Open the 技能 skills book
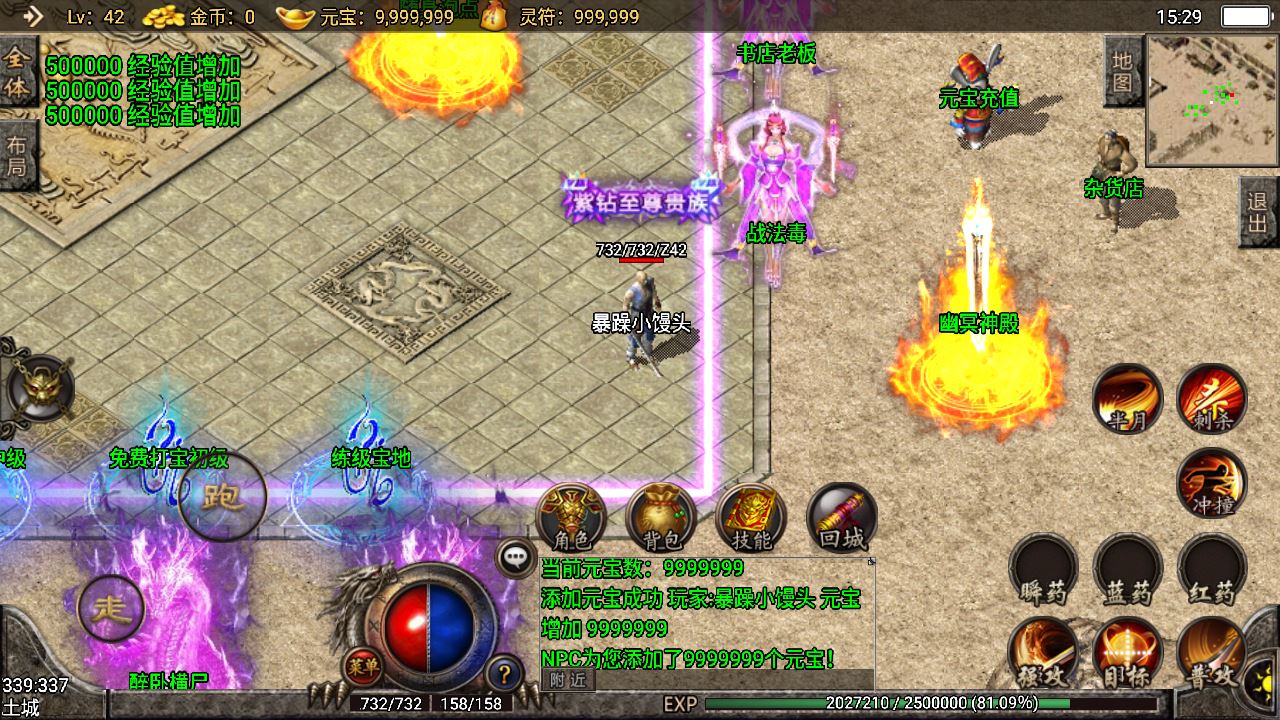The height and width of the screenshot is (720, 1280). (x=751, y=518)
